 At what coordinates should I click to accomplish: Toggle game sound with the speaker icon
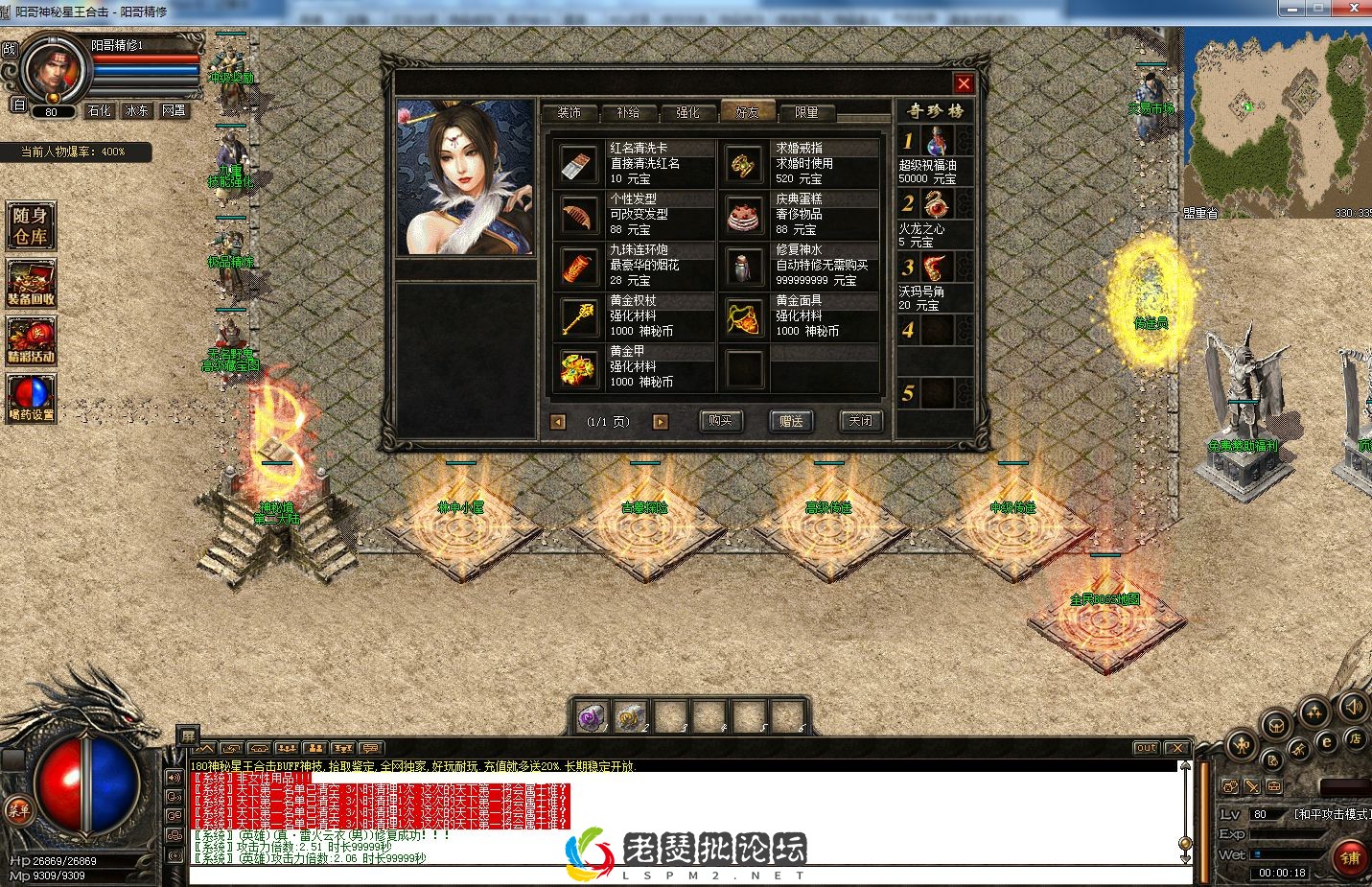(1353, 709)
